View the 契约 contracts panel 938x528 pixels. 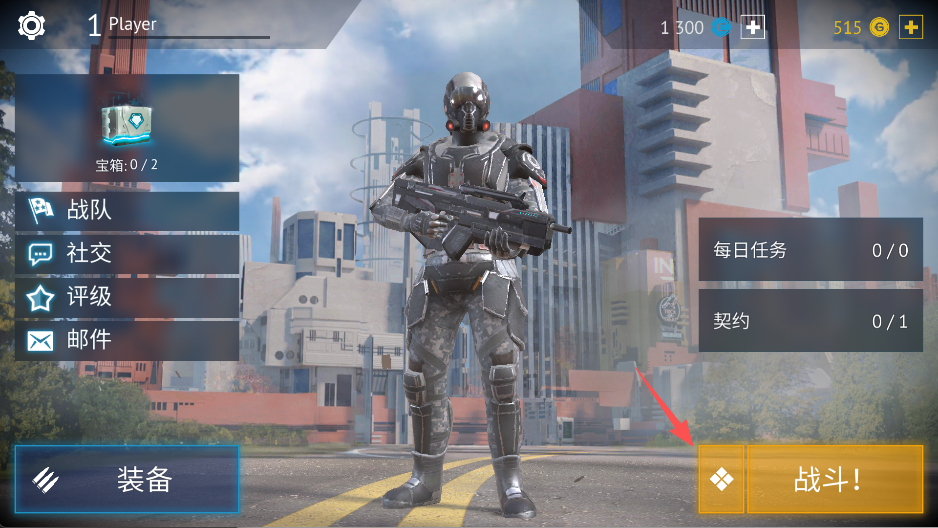tap(810, 321)
